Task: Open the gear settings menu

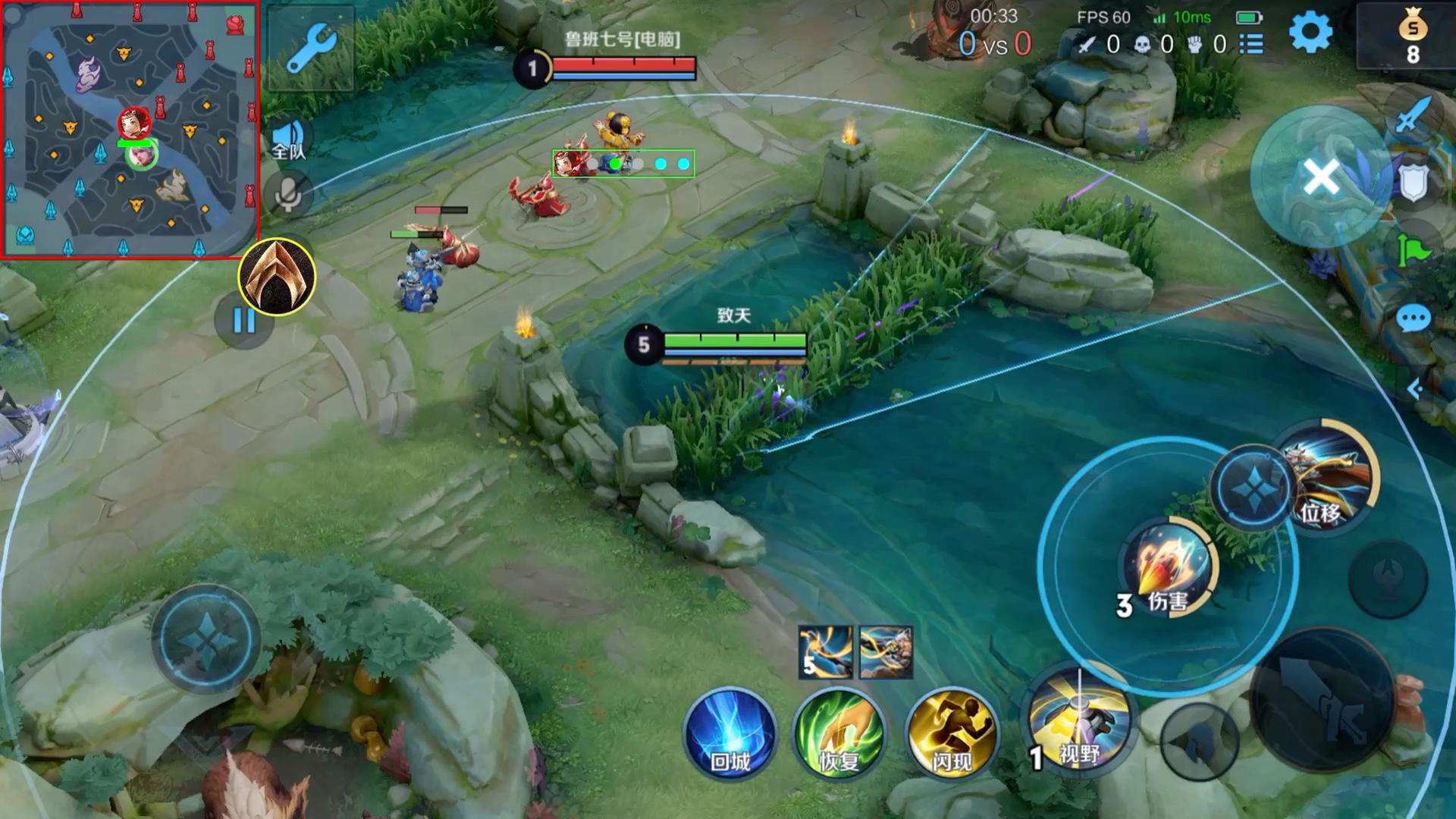Action: pyautogui.click(x=1310, y=33)
